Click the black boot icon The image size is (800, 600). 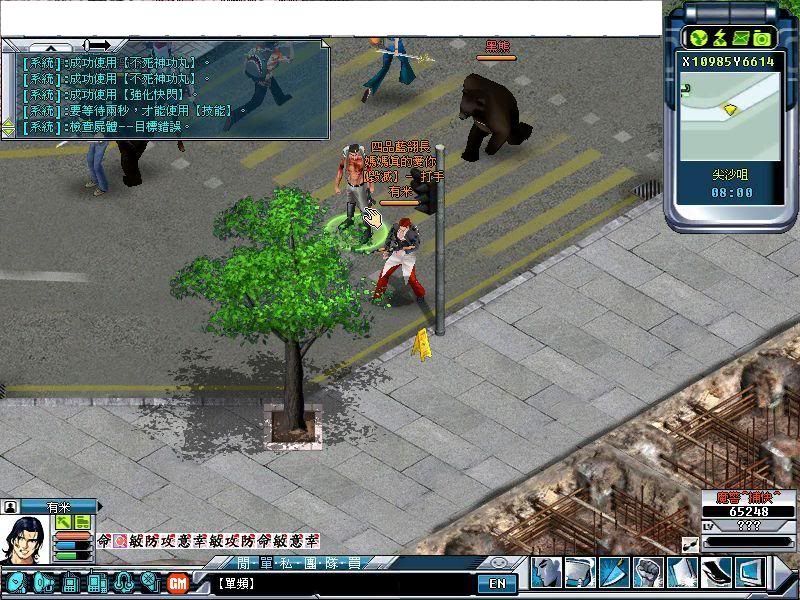715,573
